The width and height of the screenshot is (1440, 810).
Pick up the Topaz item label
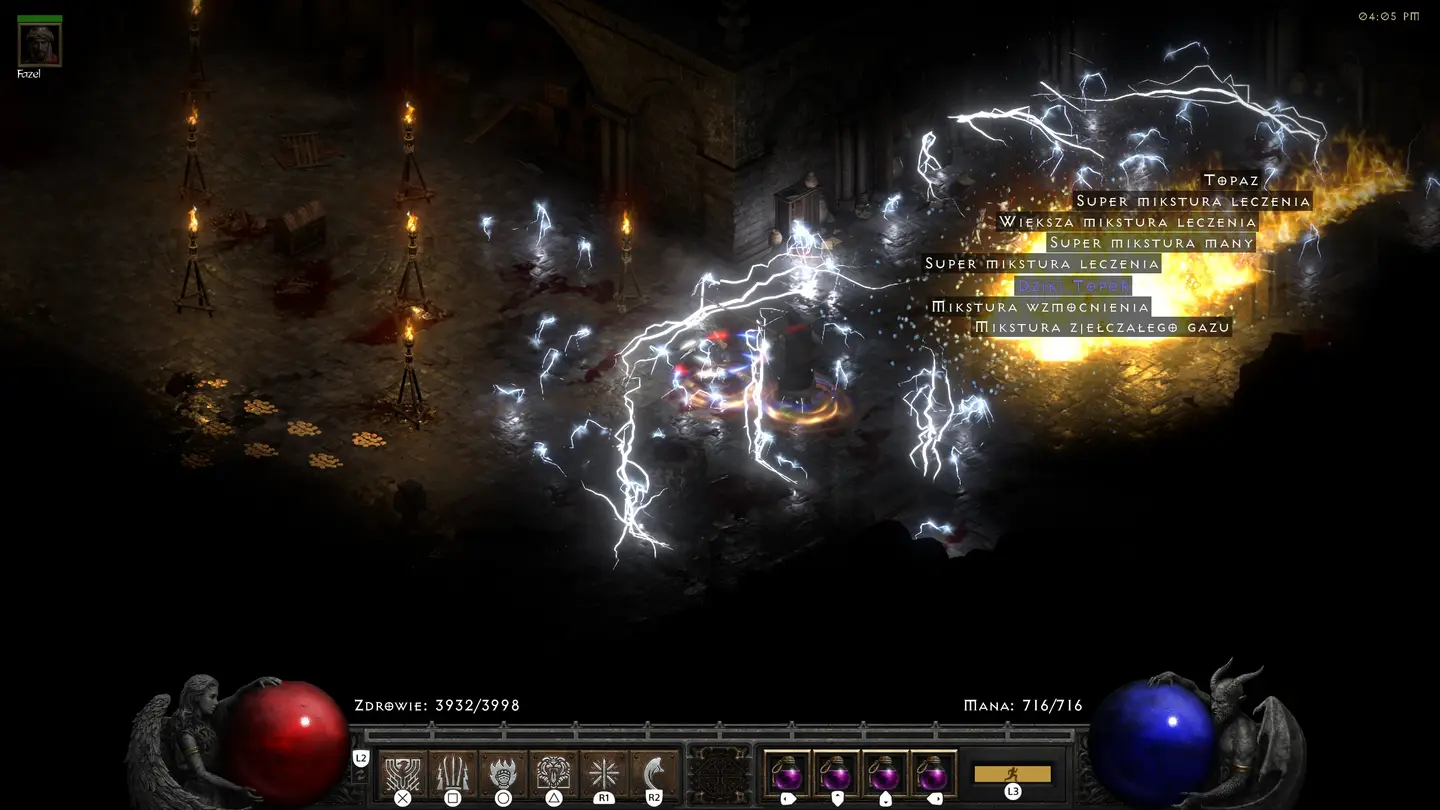click(x=1231, y=180)
